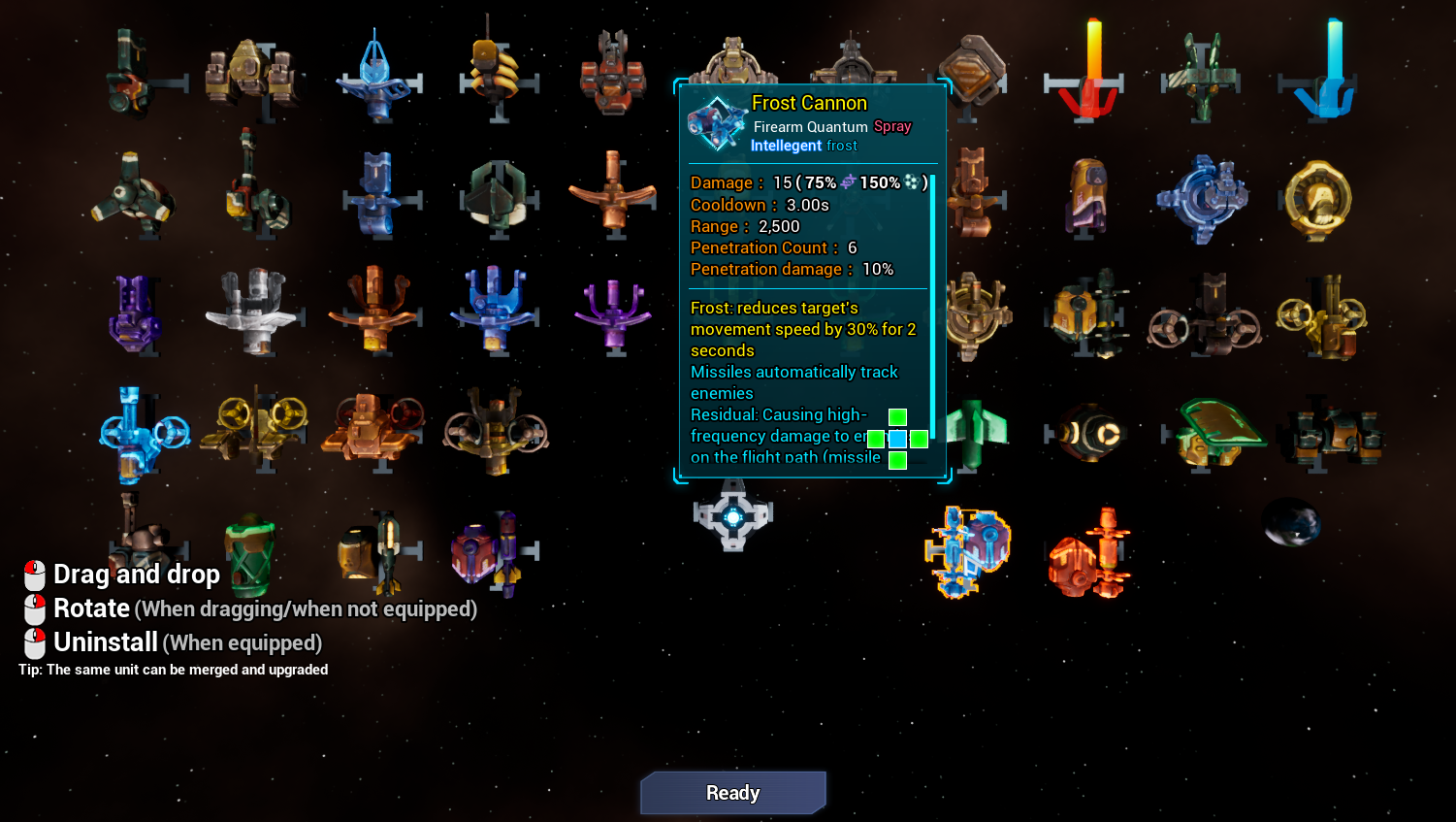Select the blue center slot swatch
Screen dimensions: 1456x822
tap(896, 439)
